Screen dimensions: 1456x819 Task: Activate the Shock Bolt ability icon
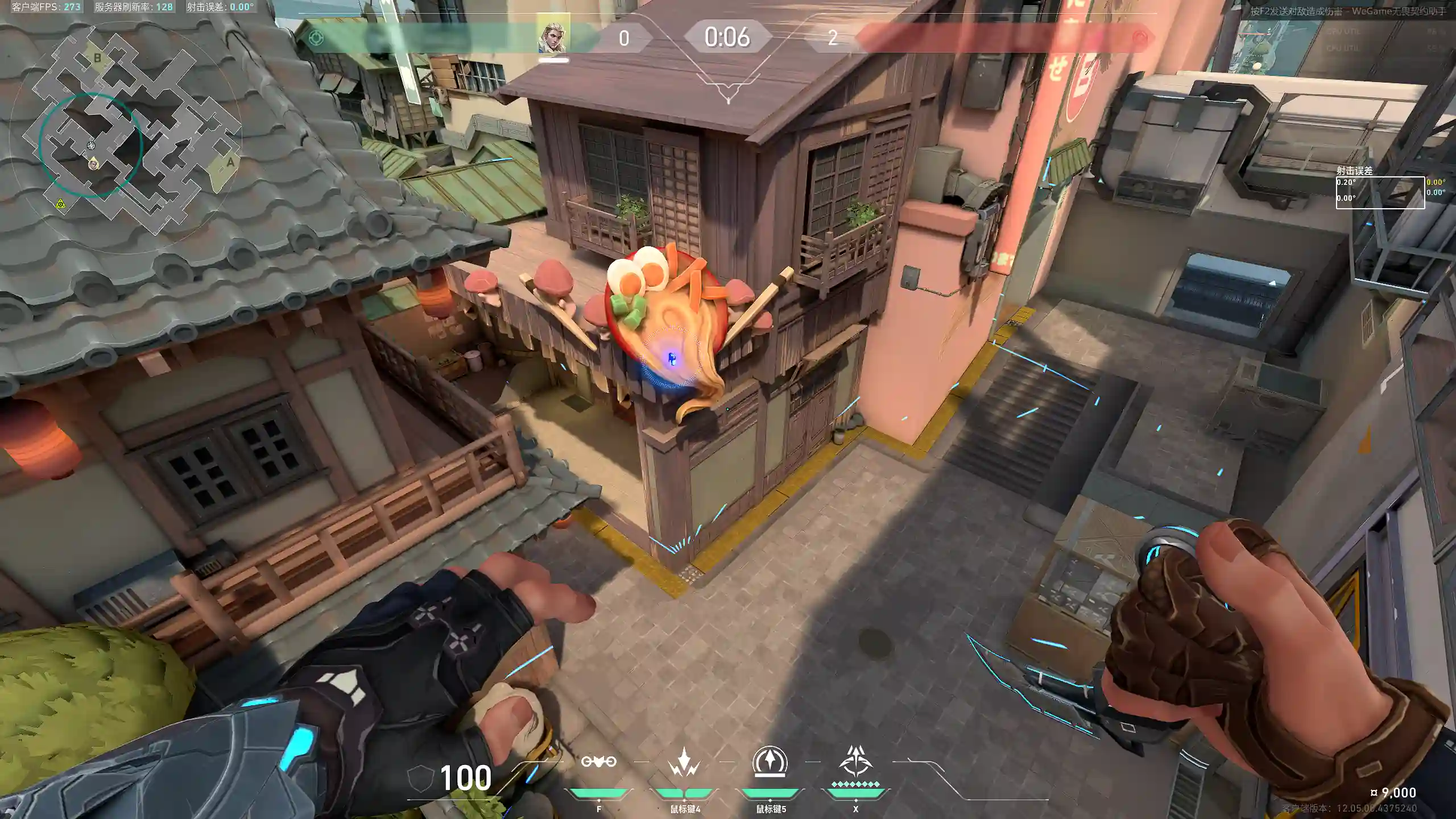click(x=684, y=762)
